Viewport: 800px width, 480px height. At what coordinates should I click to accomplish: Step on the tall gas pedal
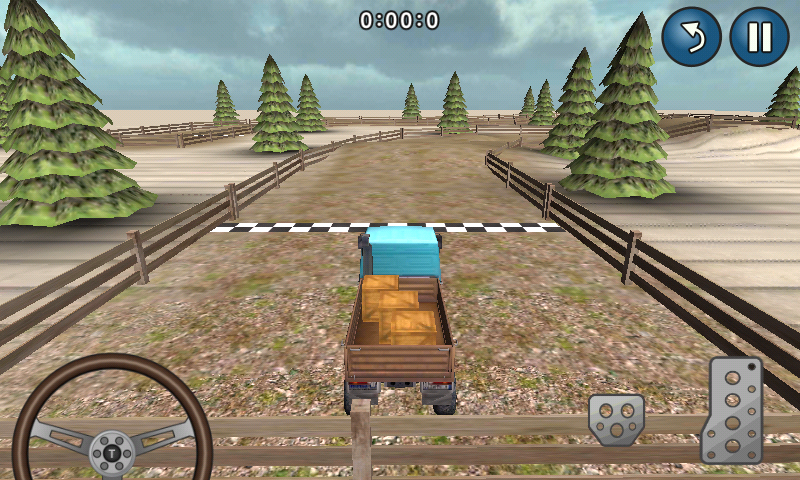735,409
